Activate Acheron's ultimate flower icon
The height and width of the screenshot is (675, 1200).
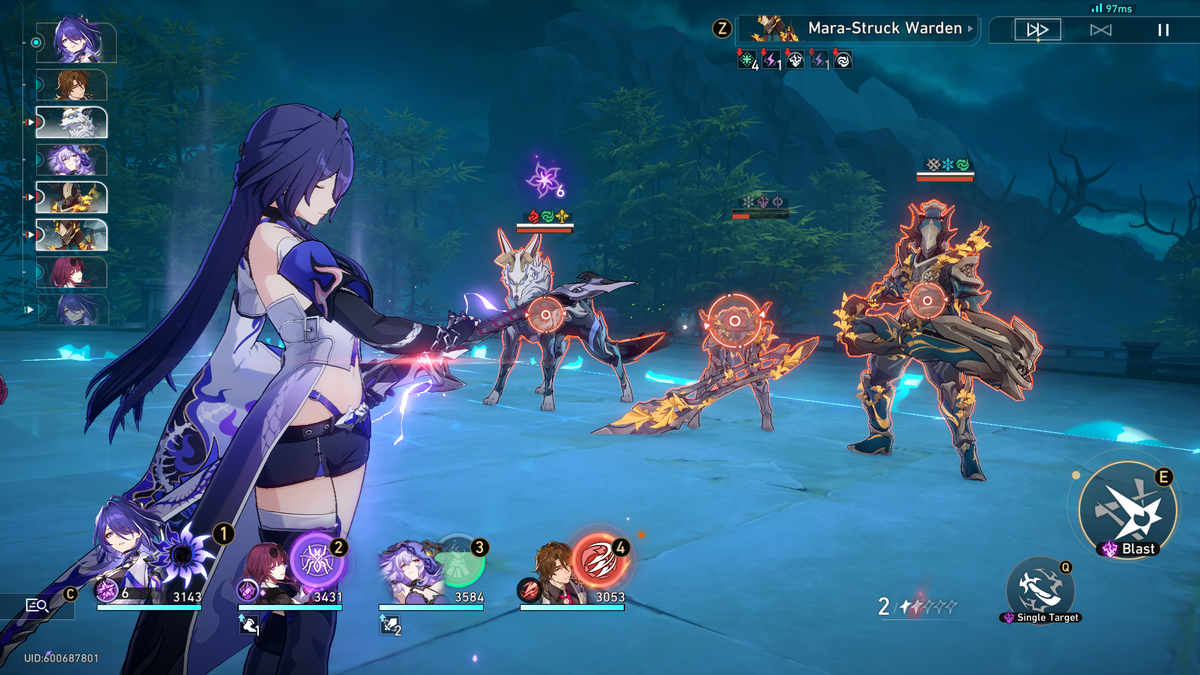click(184, 553)
